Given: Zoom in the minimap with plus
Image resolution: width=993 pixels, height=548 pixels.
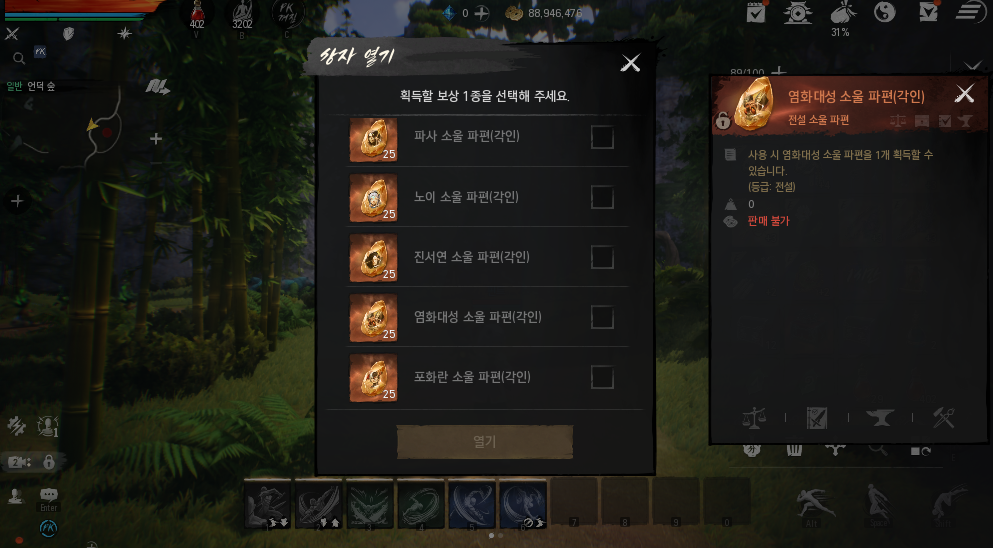Looking at the screenshot, I should coord(156,139).
